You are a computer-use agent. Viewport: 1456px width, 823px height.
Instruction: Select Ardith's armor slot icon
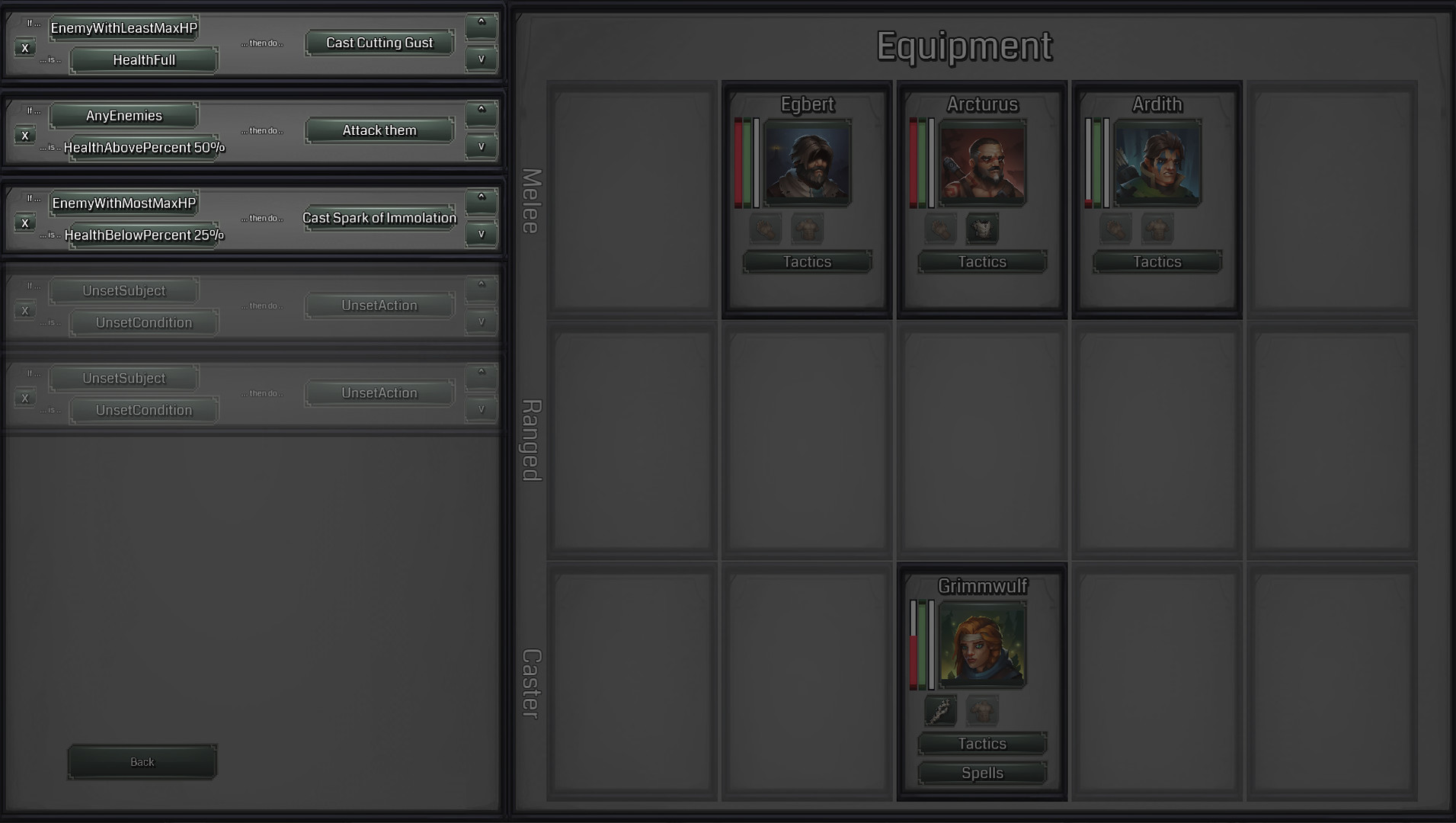1157,229
